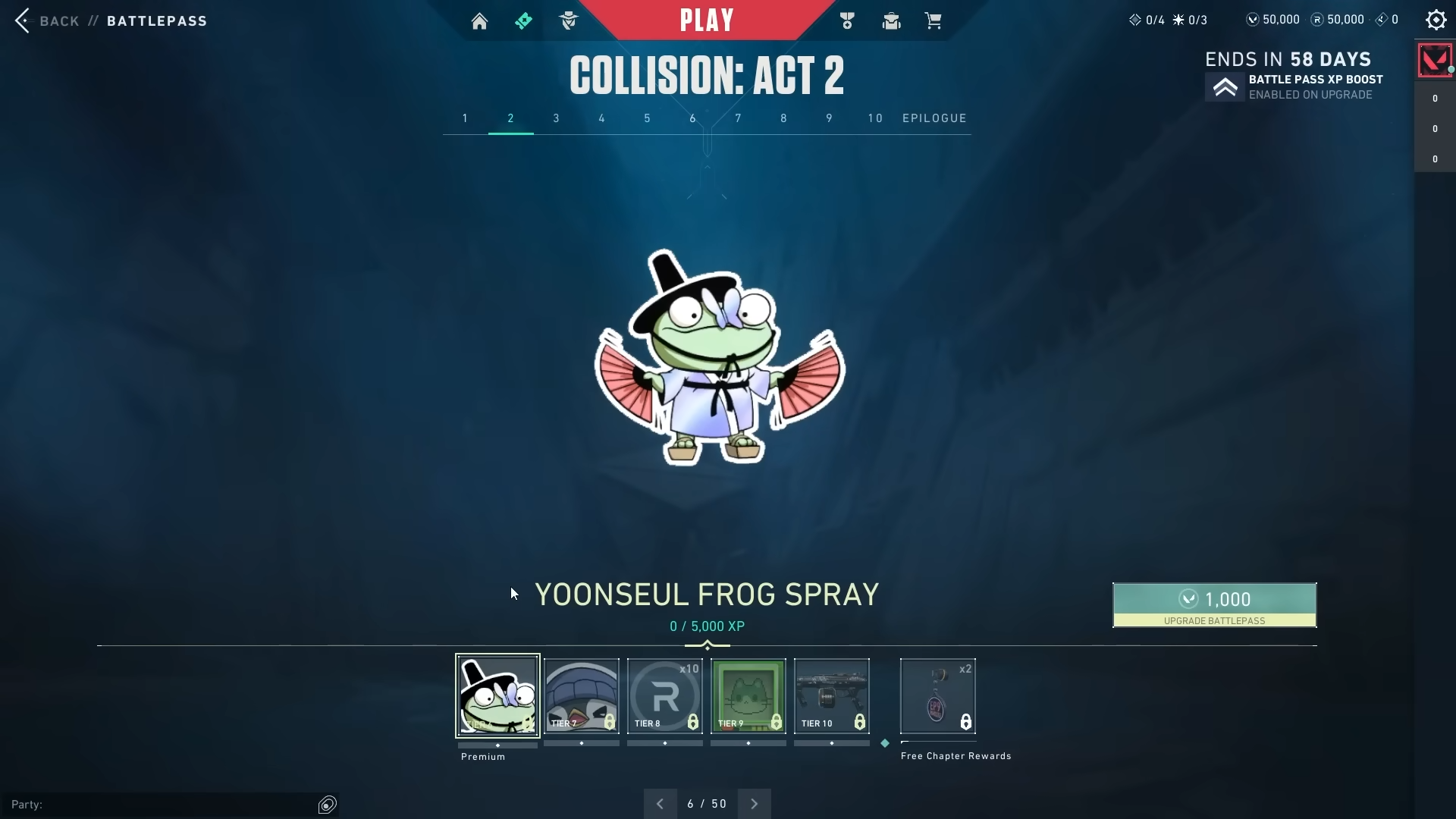Select the teal Battlepass ticket icon

click(524, 20)
